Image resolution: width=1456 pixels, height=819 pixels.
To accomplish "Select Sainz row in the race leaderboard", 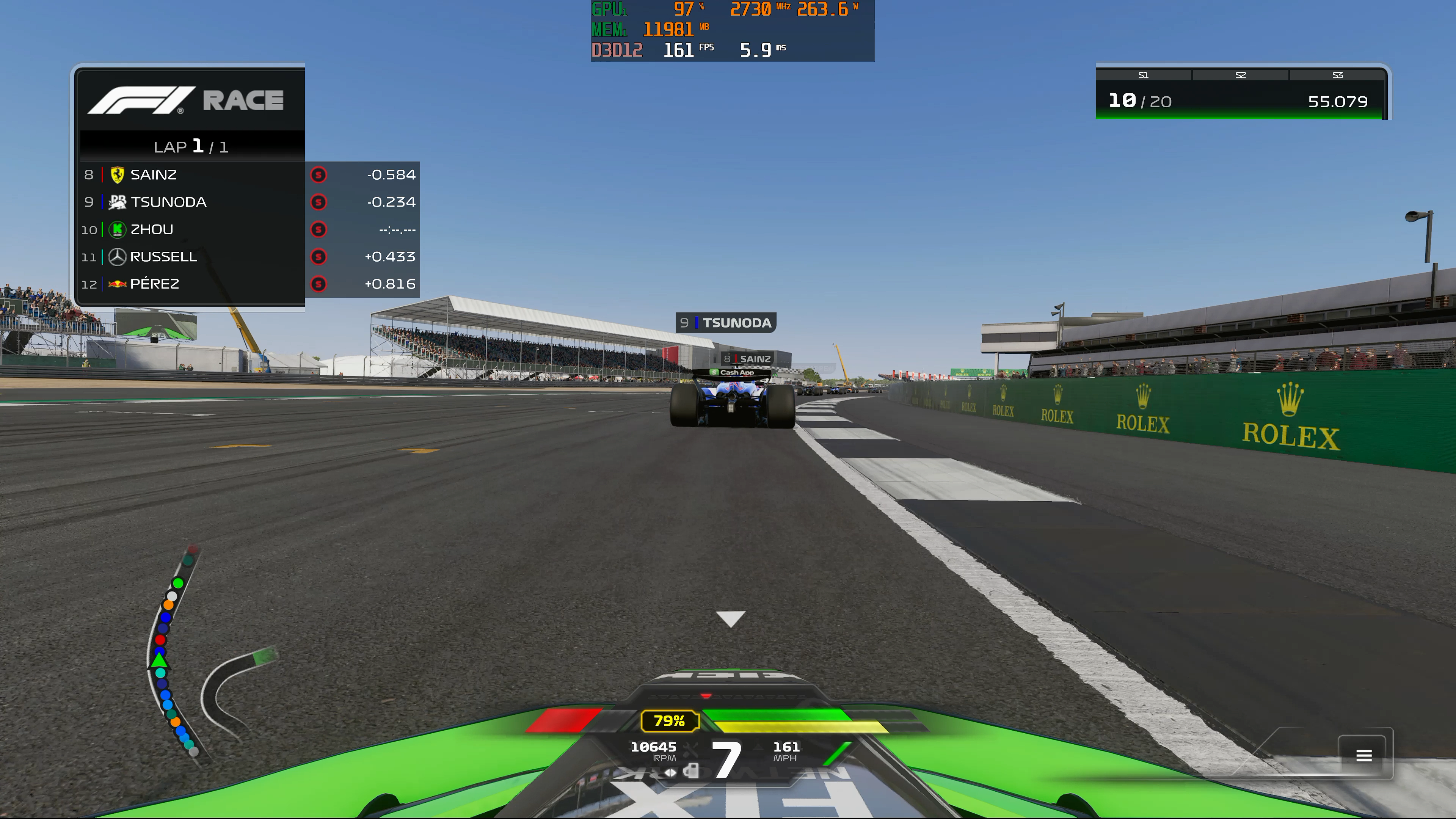I will coord(249,175).
